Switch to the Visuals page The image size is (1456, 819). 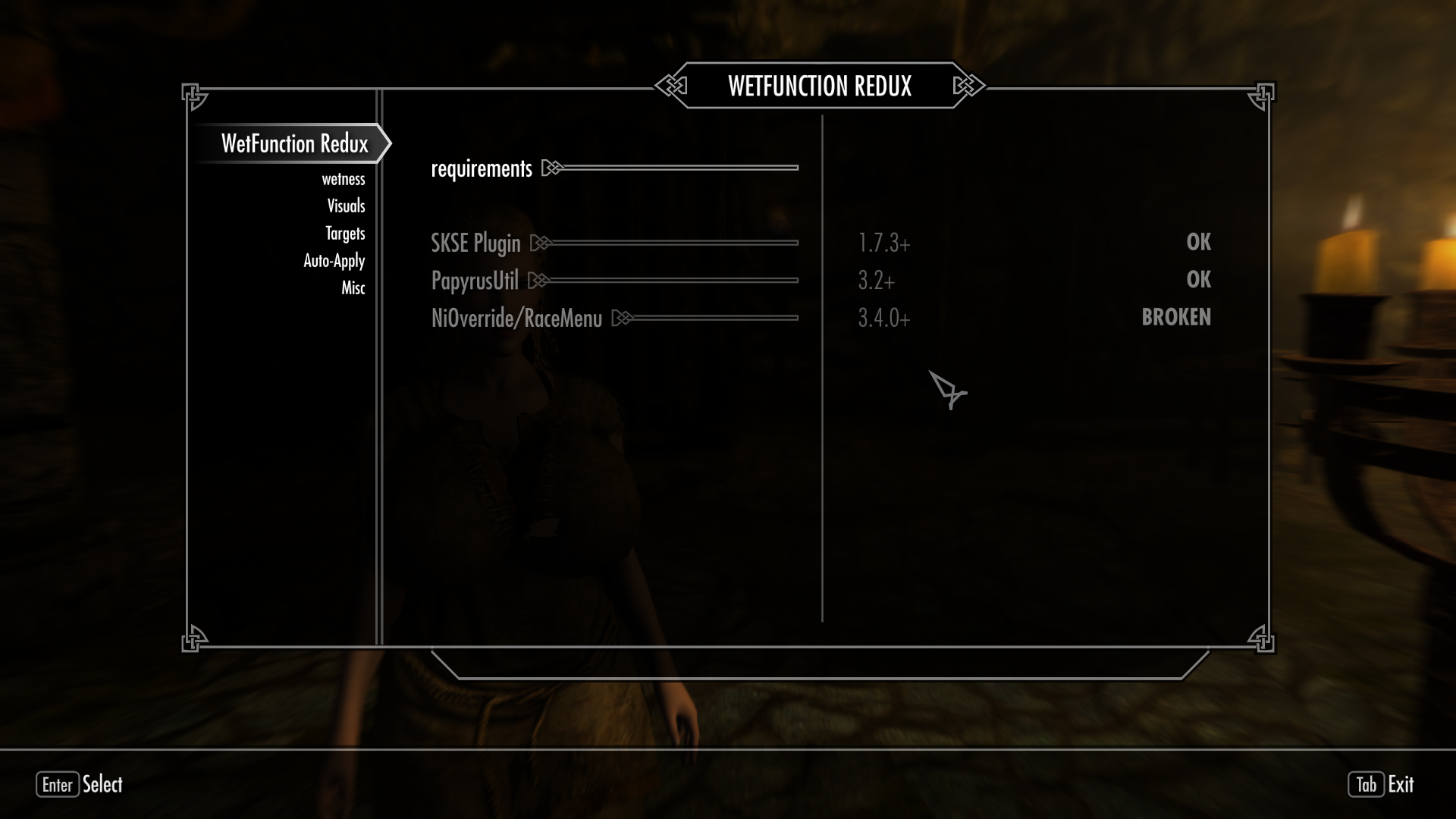(x=346, y=206)
